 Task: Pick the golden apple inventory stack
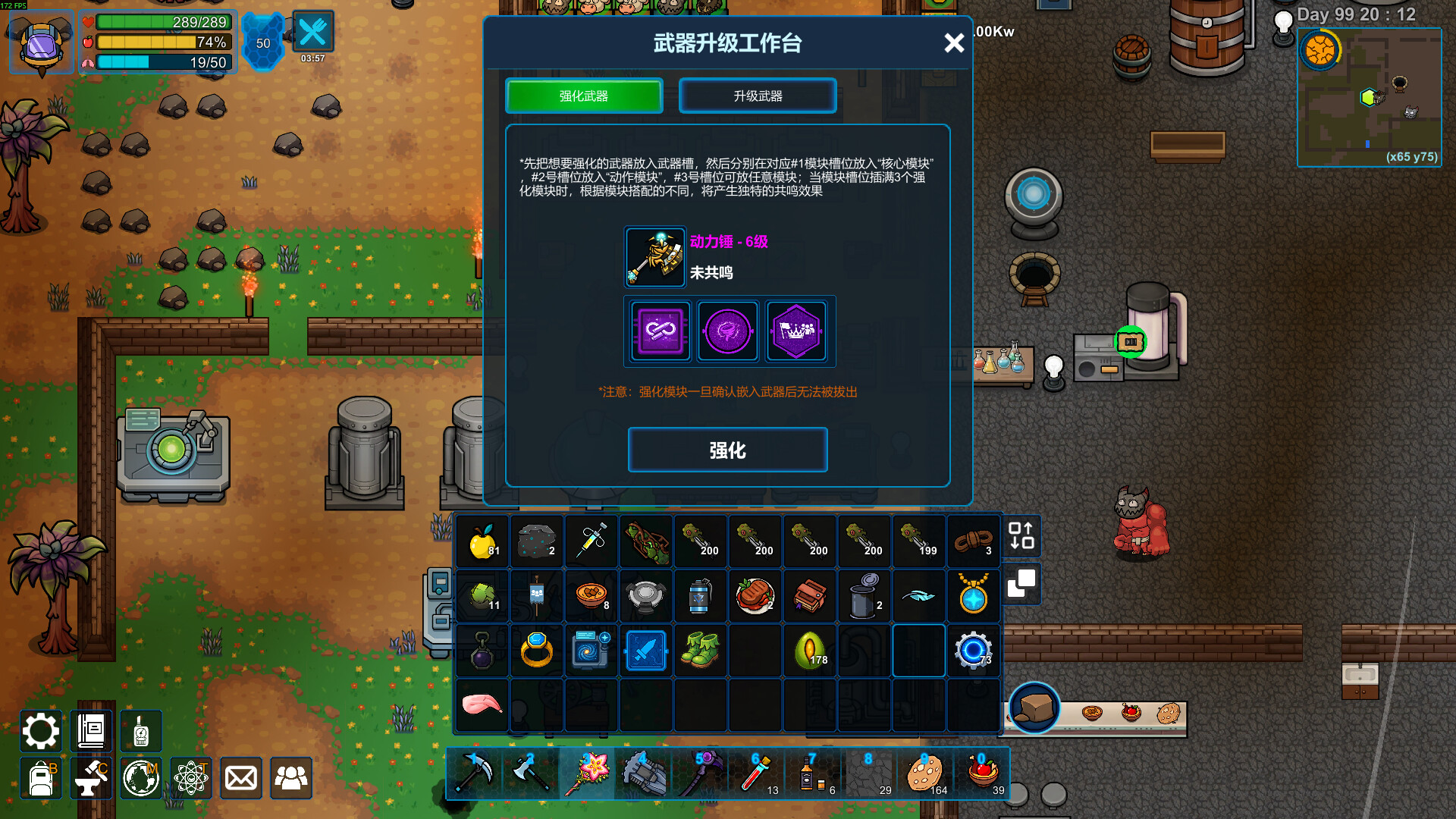pyautogui.click(x=482, y=541)
